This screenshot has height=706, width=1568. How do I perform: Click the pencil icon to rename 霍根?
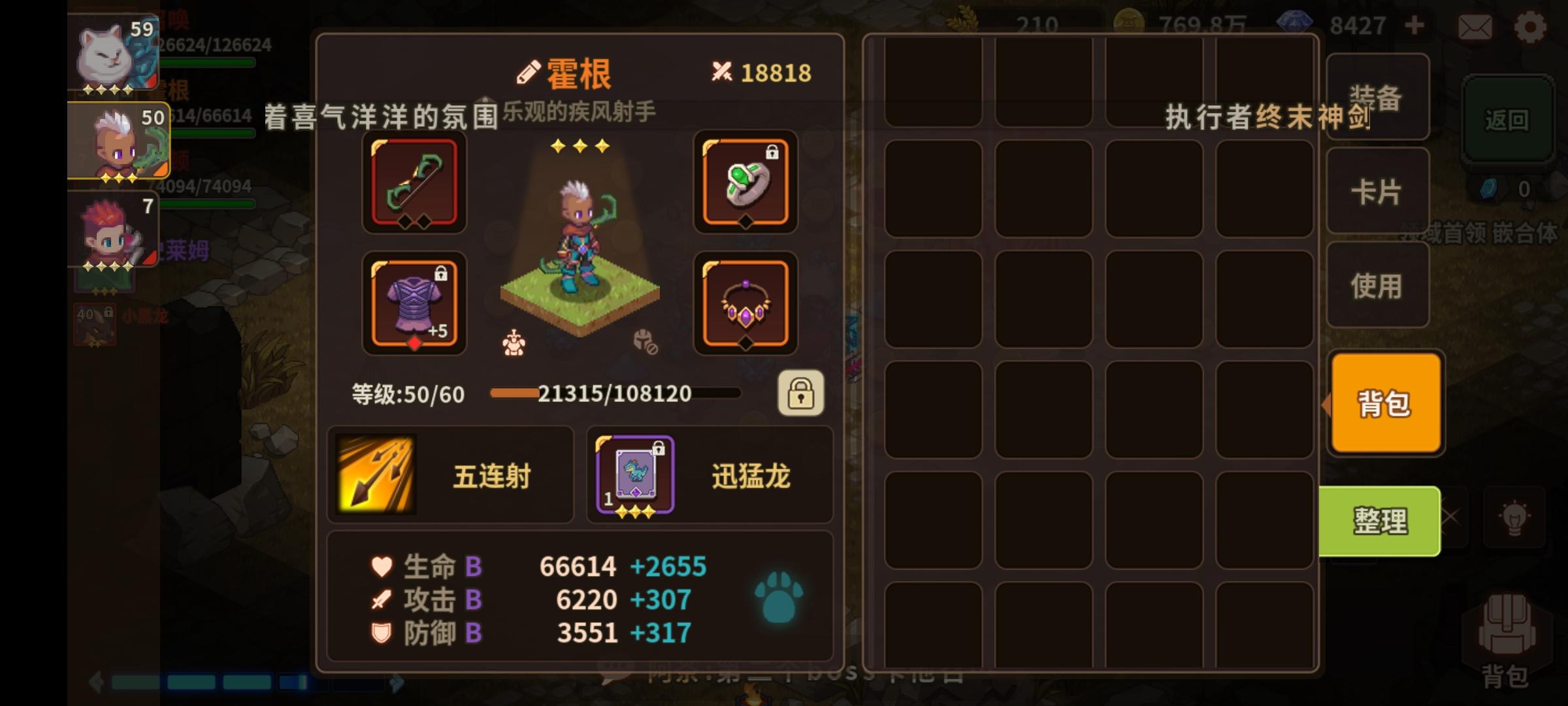click(527, 72)
